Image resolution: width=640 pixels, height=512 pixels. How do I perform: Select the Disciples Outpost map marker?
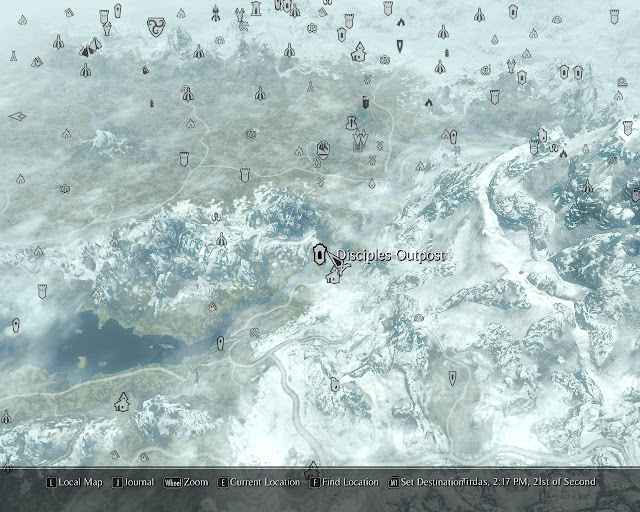[x=320, y=254]
